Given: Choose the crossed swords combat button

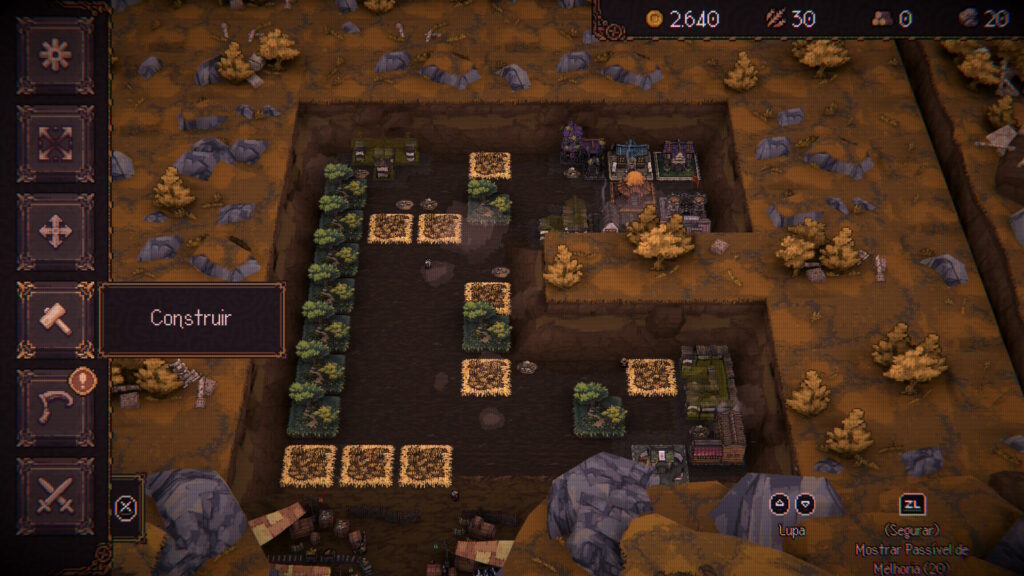Looking at the screenshot, I should pyautogui.click(x=55, y=495).
